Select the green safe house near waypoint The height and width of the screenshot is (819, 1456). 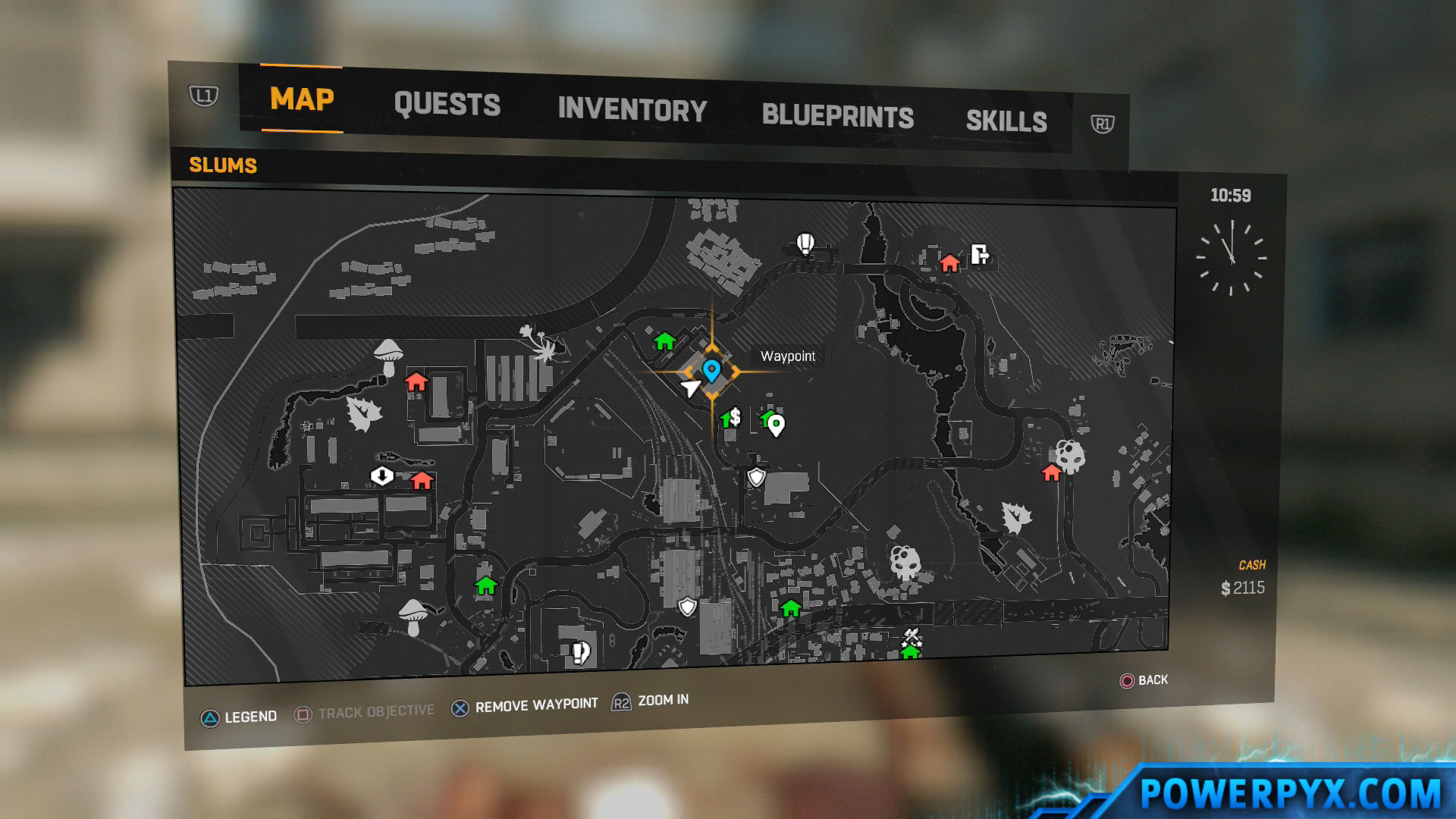[665, 341]
